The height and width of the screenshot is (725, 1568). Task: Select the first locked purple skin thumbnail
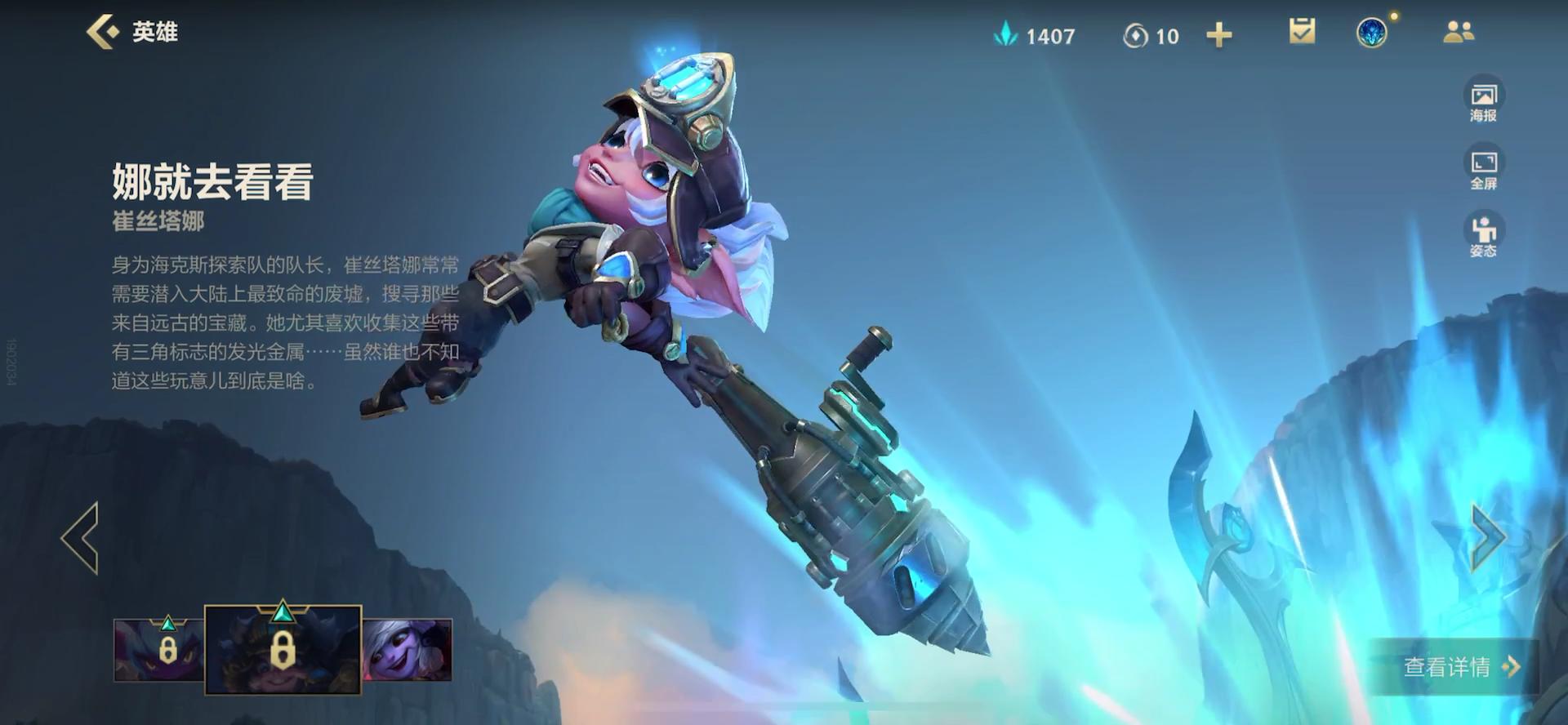coord(158,650)
